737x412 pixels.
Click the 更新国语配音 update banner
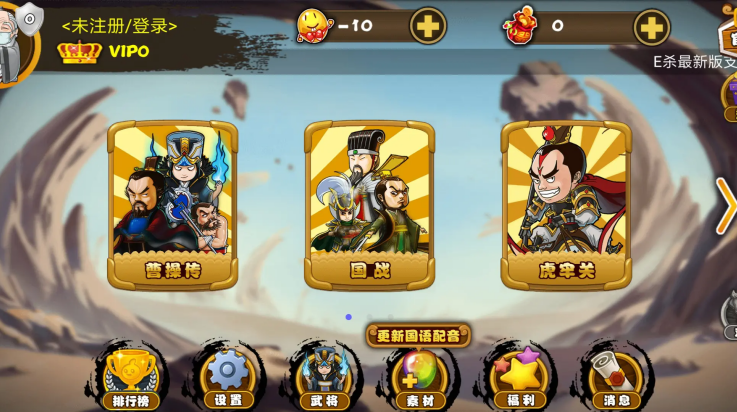click(x=418, y=335)
